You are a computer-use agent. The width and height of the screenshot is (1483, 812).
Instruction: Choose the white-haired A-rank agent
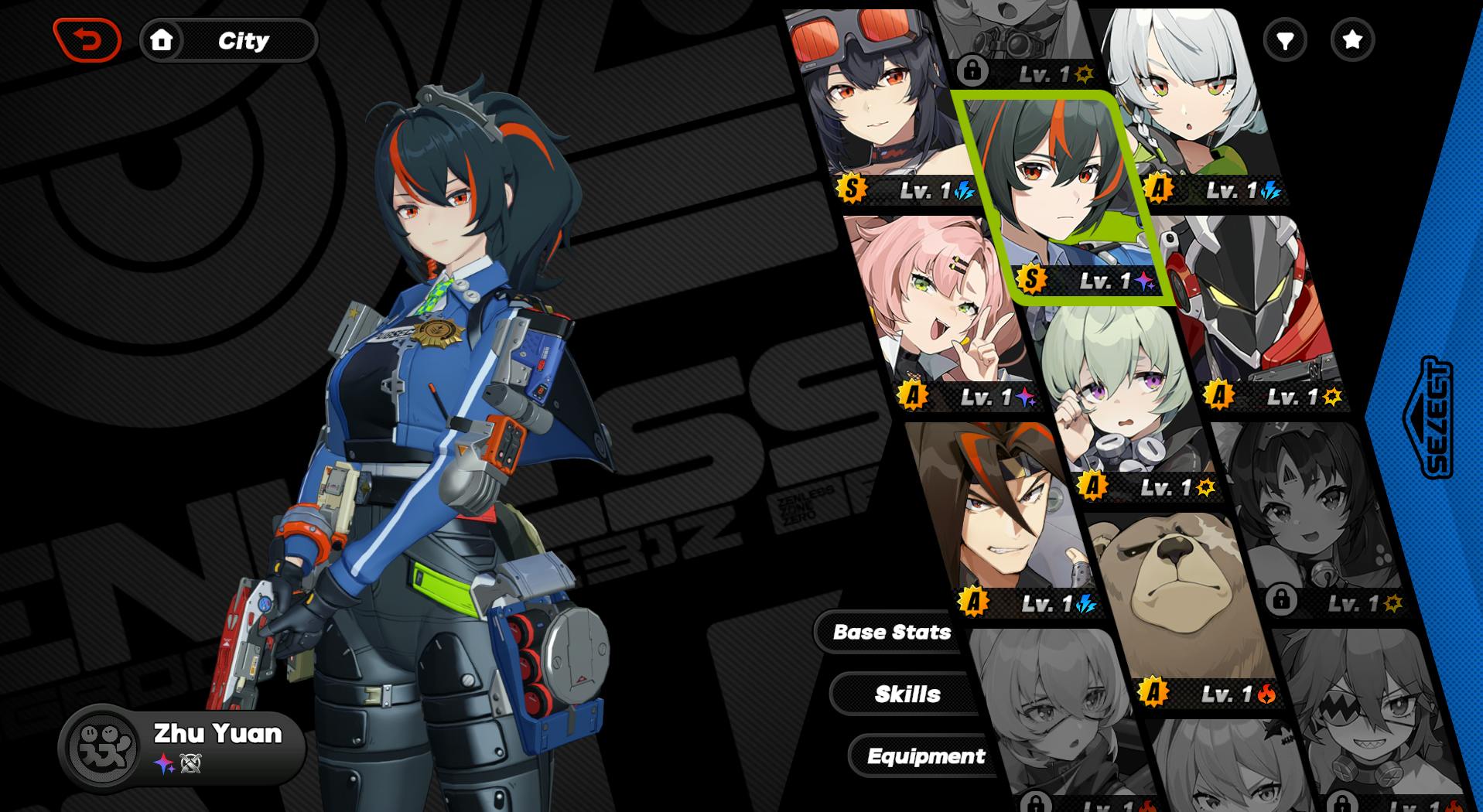pyautogui.click(x=1184, y=108)
